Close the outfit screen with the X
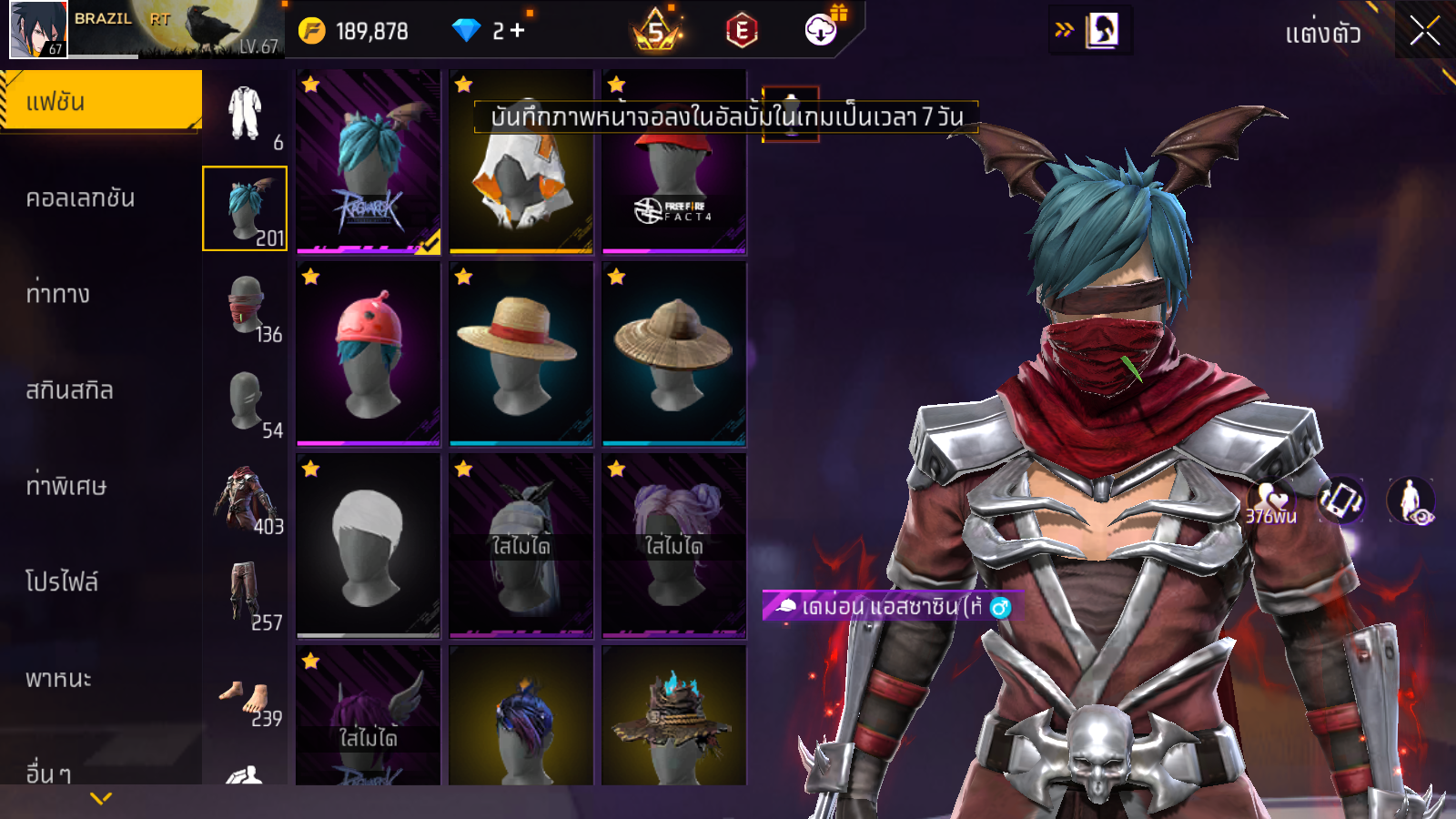 [1424, 32]
